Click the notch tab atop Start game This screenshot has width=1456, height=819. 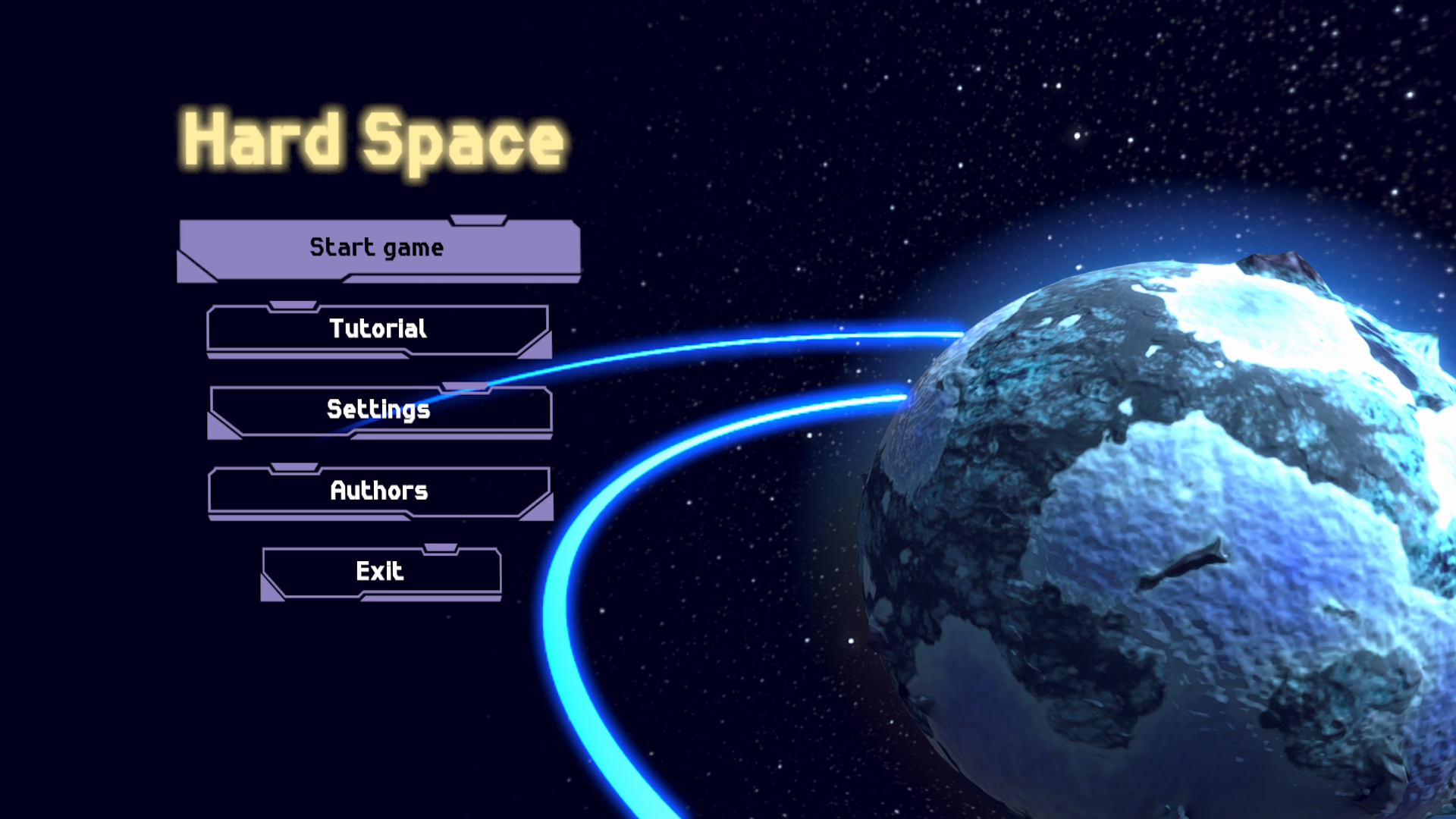478,221
